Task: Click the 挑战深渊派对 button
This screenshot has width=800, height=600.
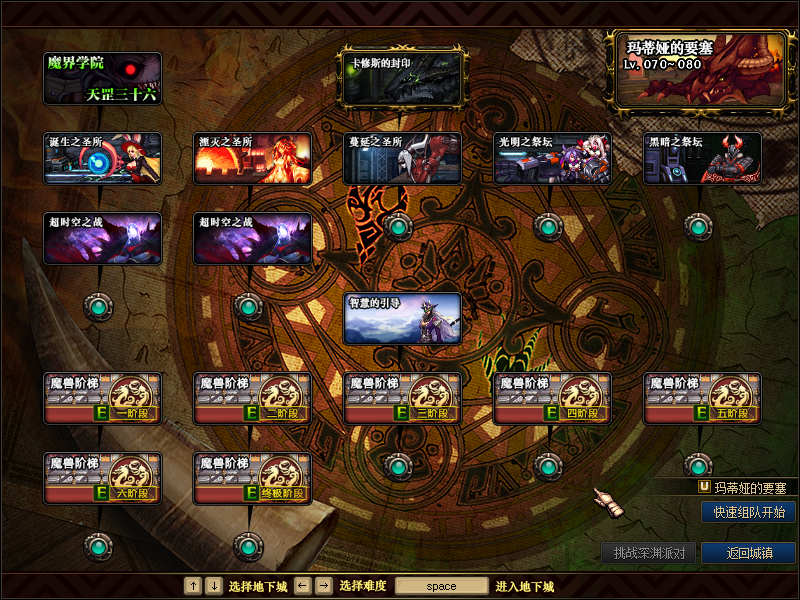Action: click(x=648, y=553)
